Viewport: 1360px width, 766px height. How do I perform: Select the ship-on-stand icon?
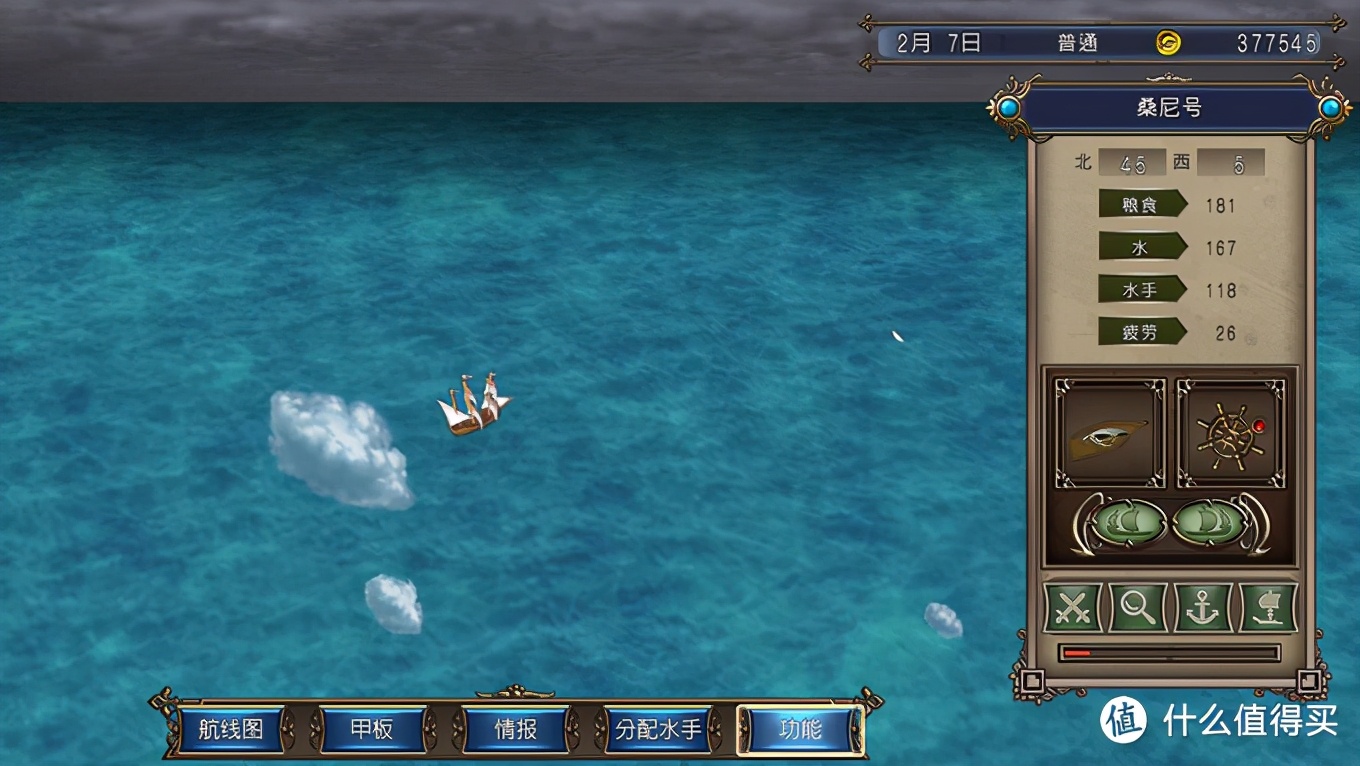tap(1268, 607)
